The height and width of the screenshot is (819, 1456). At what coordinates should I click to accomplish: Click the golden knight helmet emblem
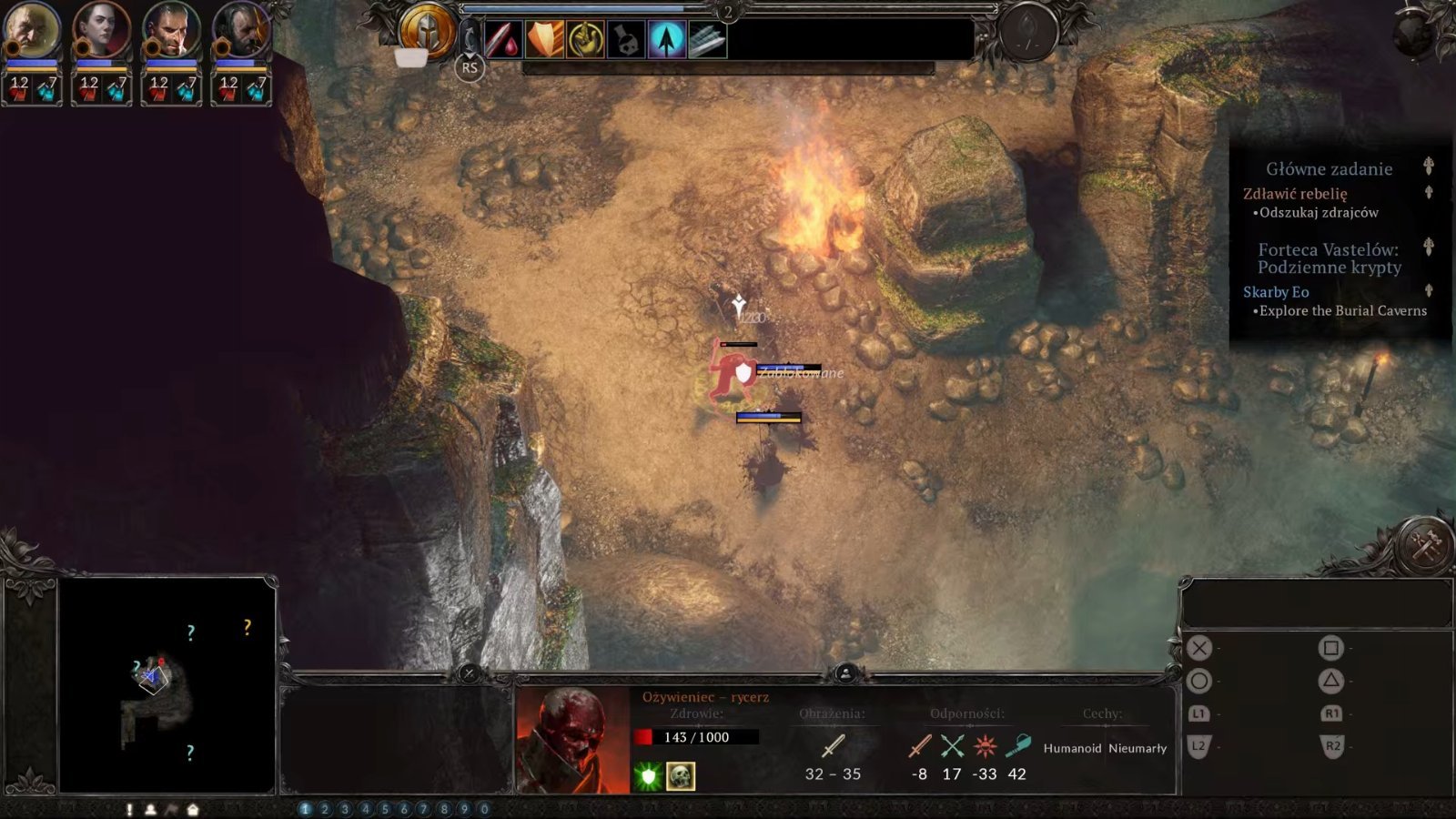tap(427, 30)
